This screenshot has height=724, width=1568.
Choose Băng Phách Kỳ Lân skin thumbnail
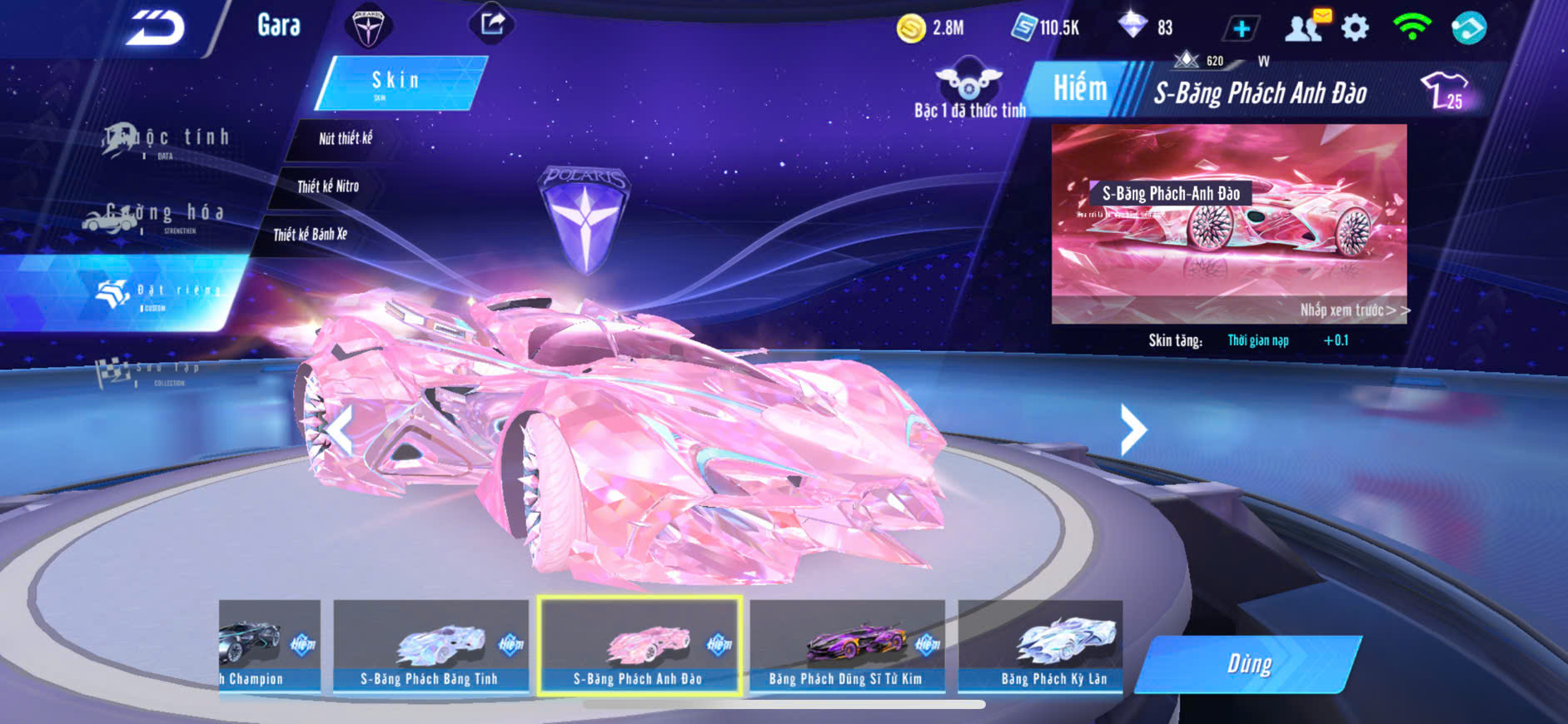click(1041, 647)
